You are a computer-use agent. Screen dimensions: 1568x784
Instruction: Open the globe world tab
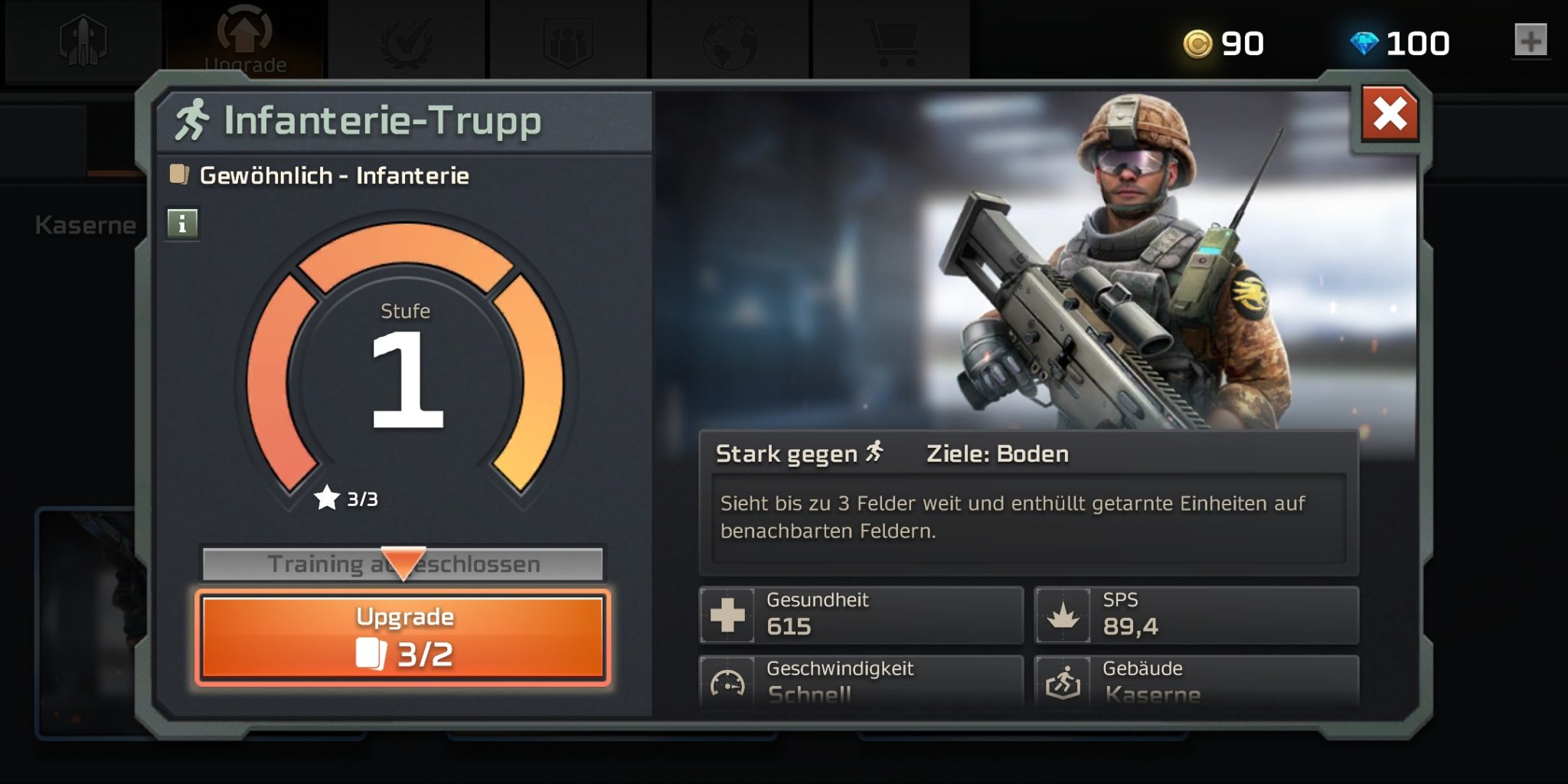coord(730,40)
